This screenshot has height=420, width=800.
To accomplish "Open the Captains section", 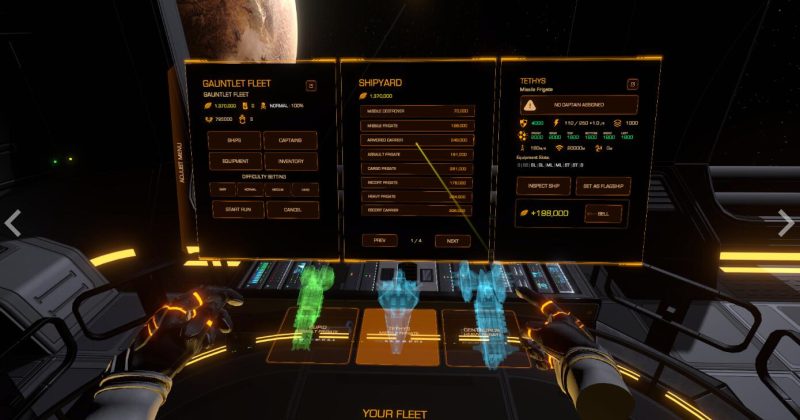I will pyautogui.click(x=292, y=140).
